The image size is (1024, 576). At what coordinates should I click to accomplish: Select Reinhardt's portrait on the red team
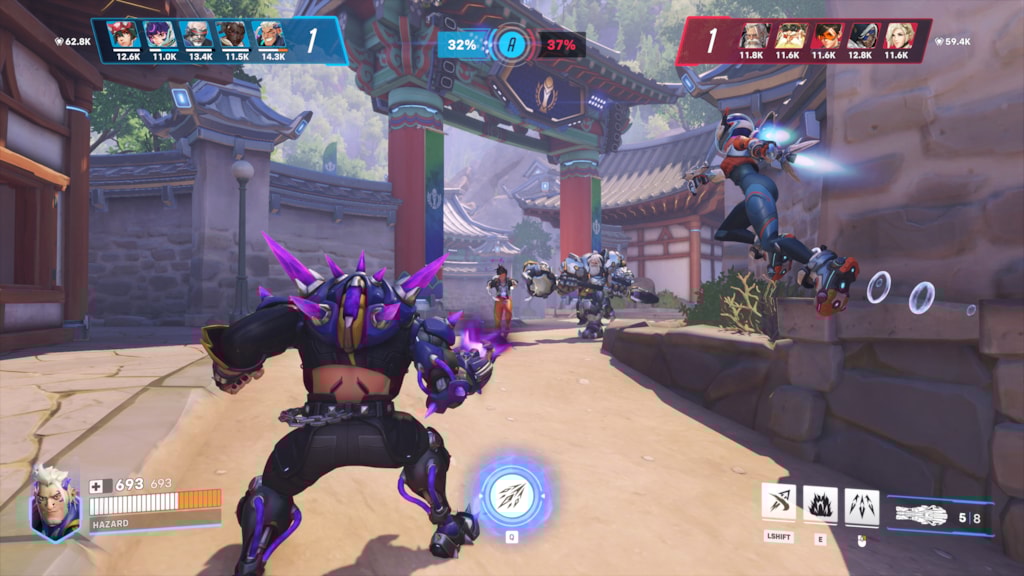(x=756, y=37)
